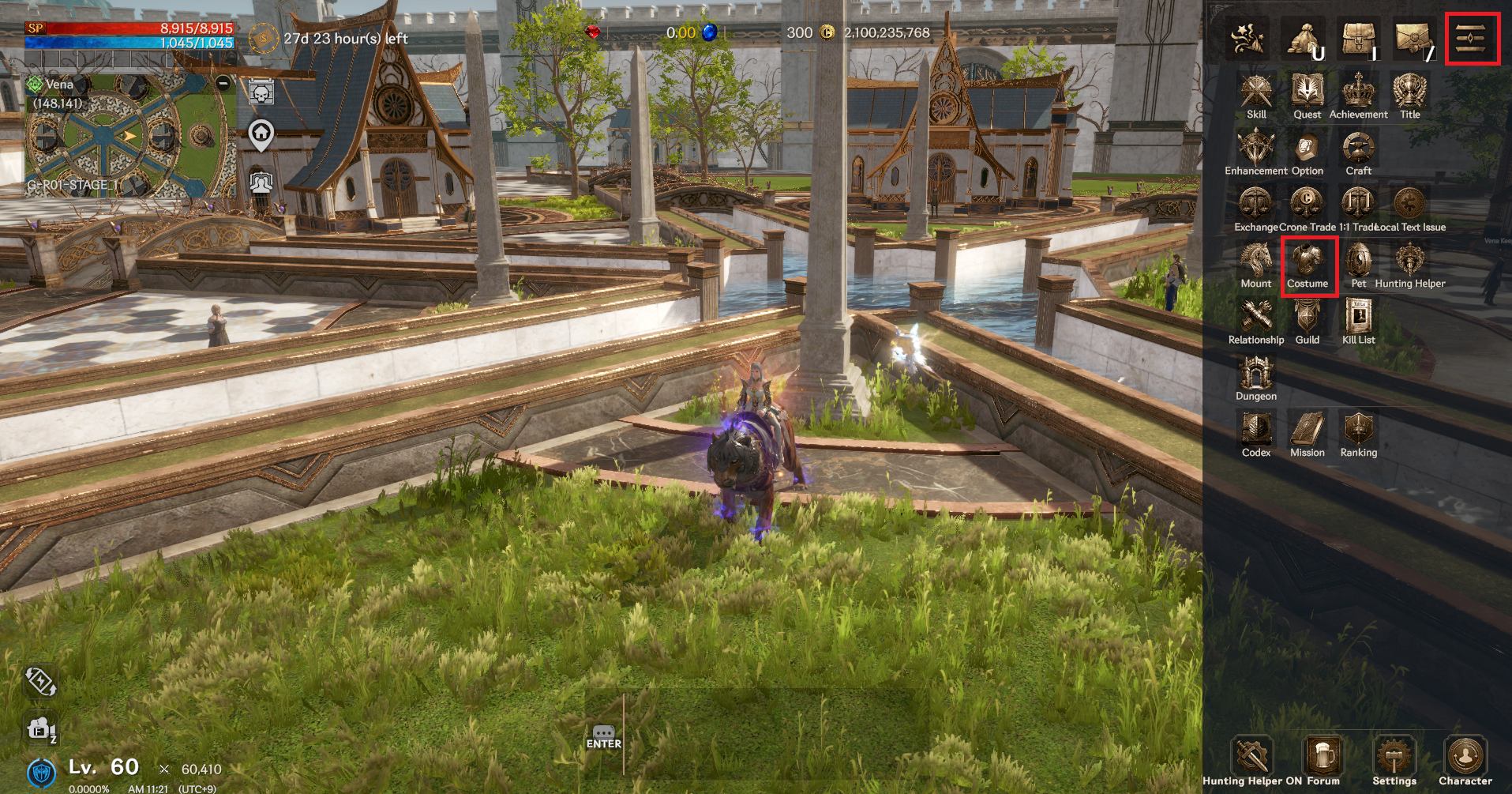The width and height of the screenshot is (1512, 794).
Task: Open the Codex book
Action: point(1255,432)
